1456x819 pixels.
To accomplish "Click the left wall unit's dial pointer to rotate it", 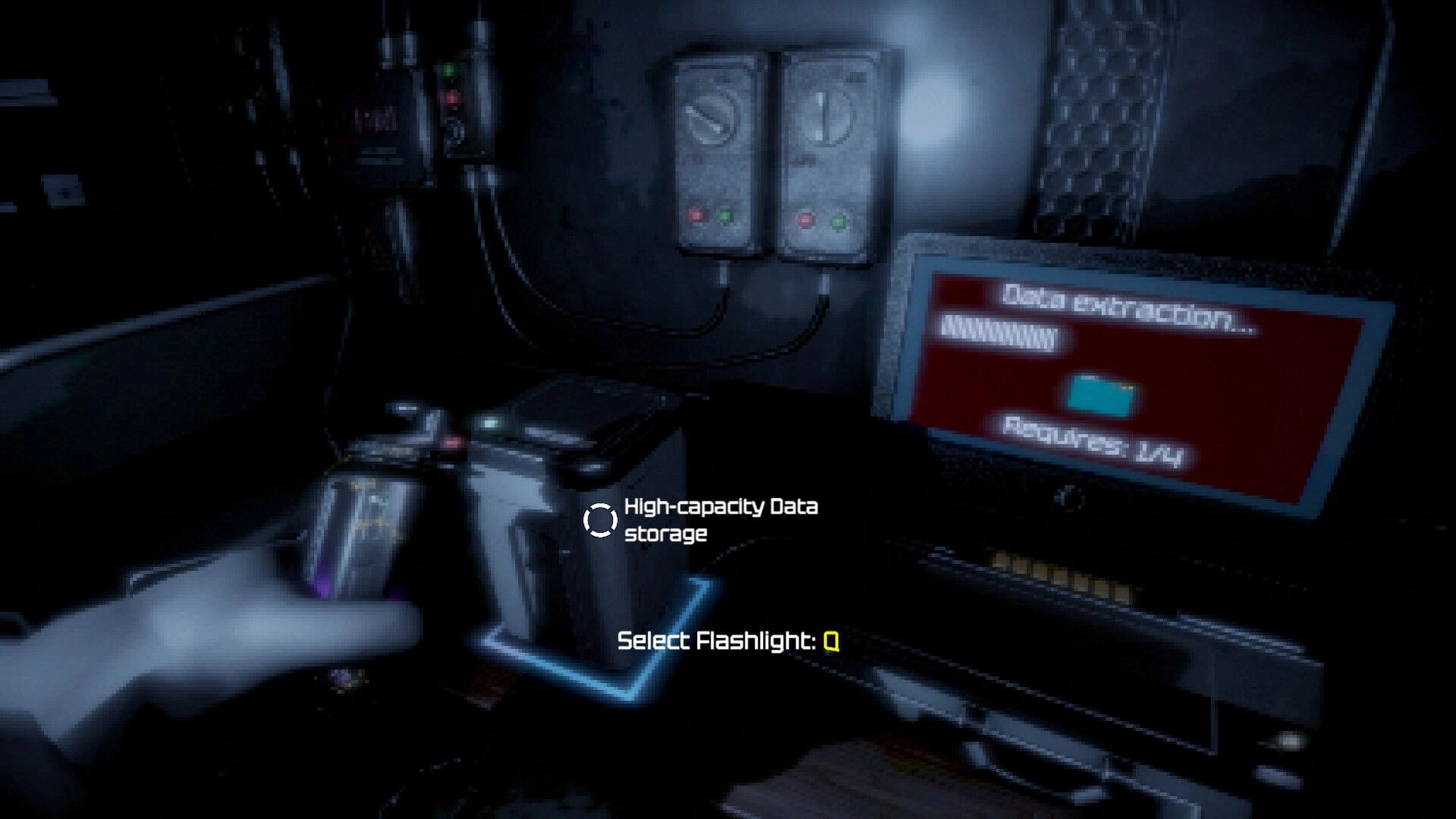I will click(711, 118).
